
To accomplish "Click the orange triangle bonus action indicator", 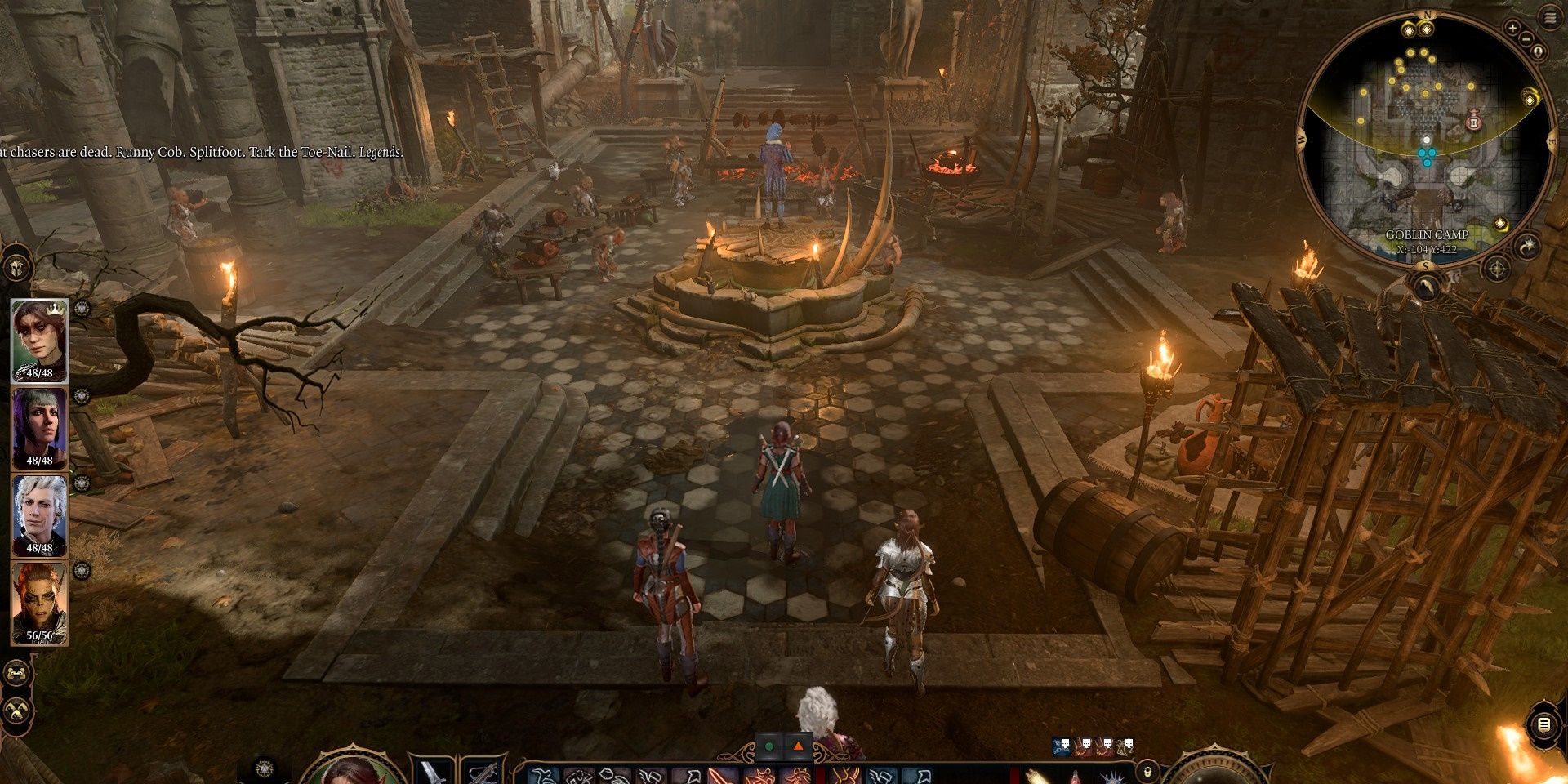I will point(798,746).
